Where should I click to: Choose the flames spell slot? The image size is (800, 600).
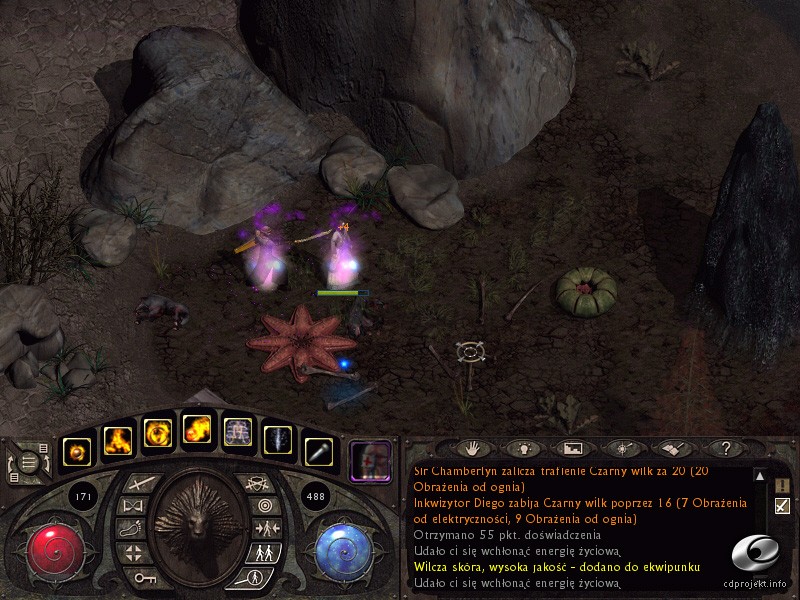pyautogui.click(x=119, y=441)
